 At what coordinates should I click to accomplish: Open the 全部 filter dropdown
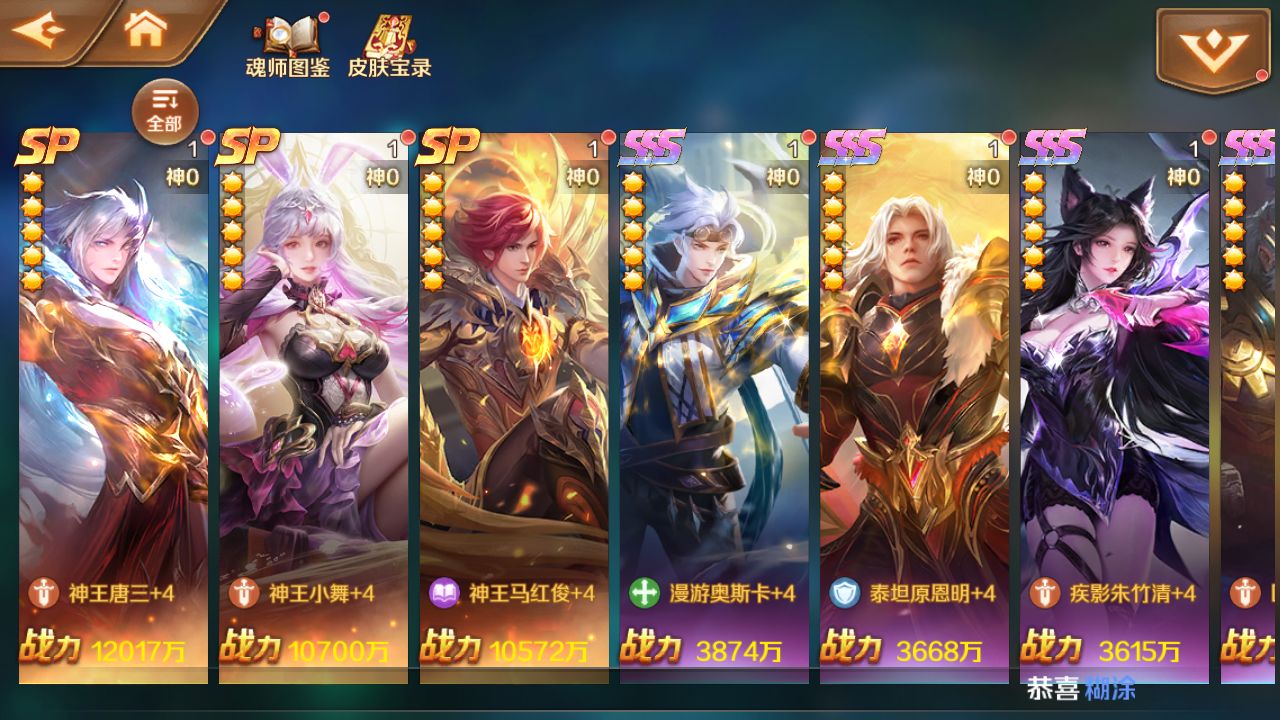click(163, 108)
